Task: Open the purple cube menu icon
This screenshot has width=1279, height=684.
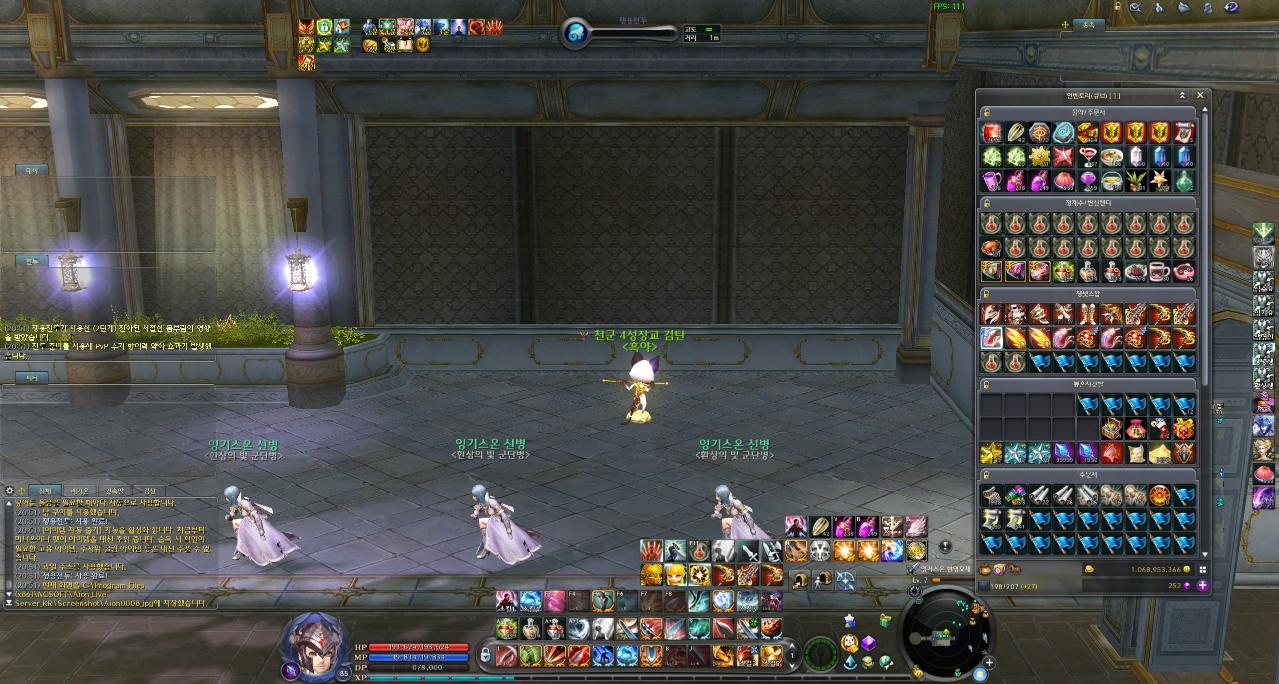Action: point(869,643)
